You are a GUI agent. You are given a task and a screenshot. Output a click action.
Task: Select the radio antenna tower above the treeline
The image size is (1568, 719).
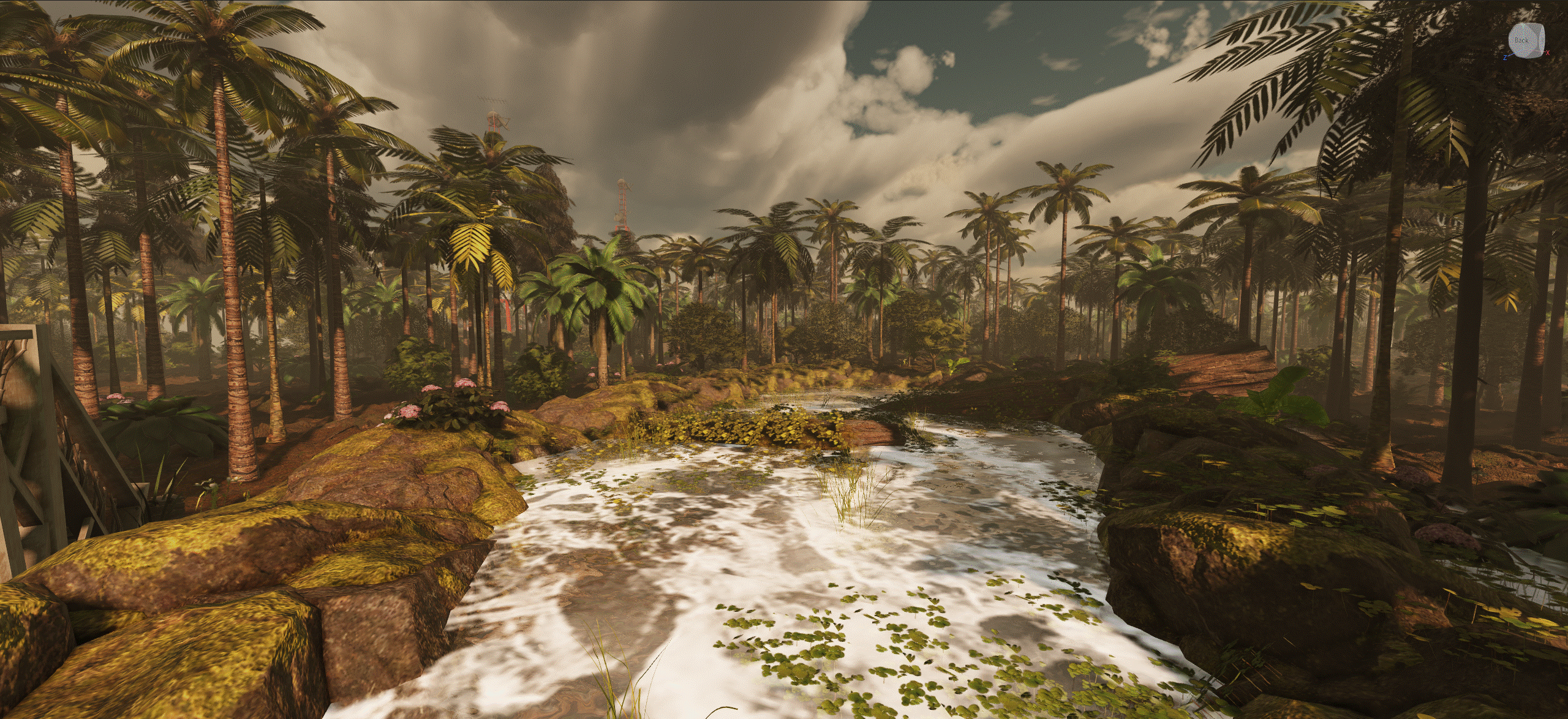coord(493,120)
